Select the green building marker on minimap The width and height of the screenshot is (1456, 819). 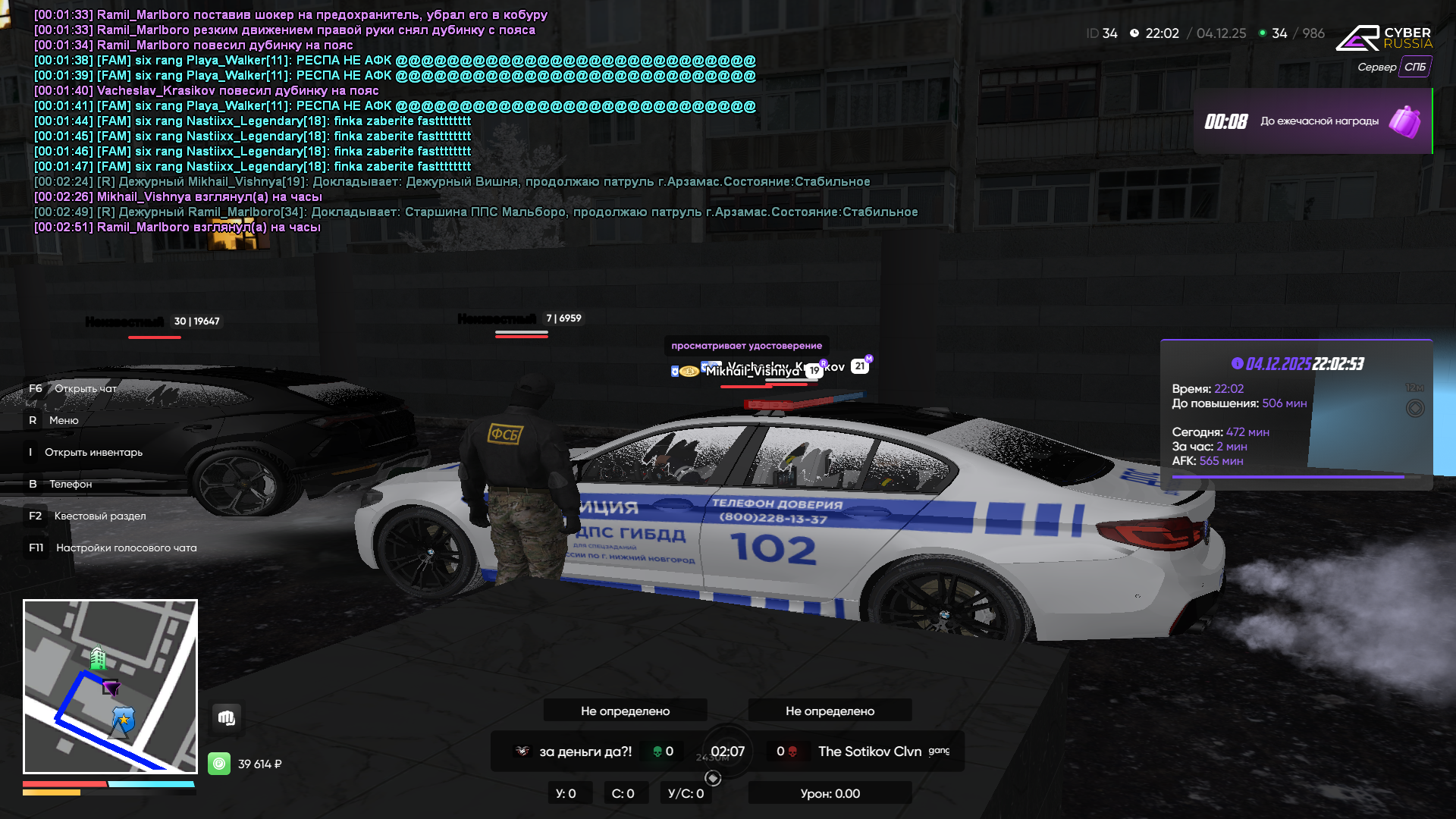pos(98,657)
